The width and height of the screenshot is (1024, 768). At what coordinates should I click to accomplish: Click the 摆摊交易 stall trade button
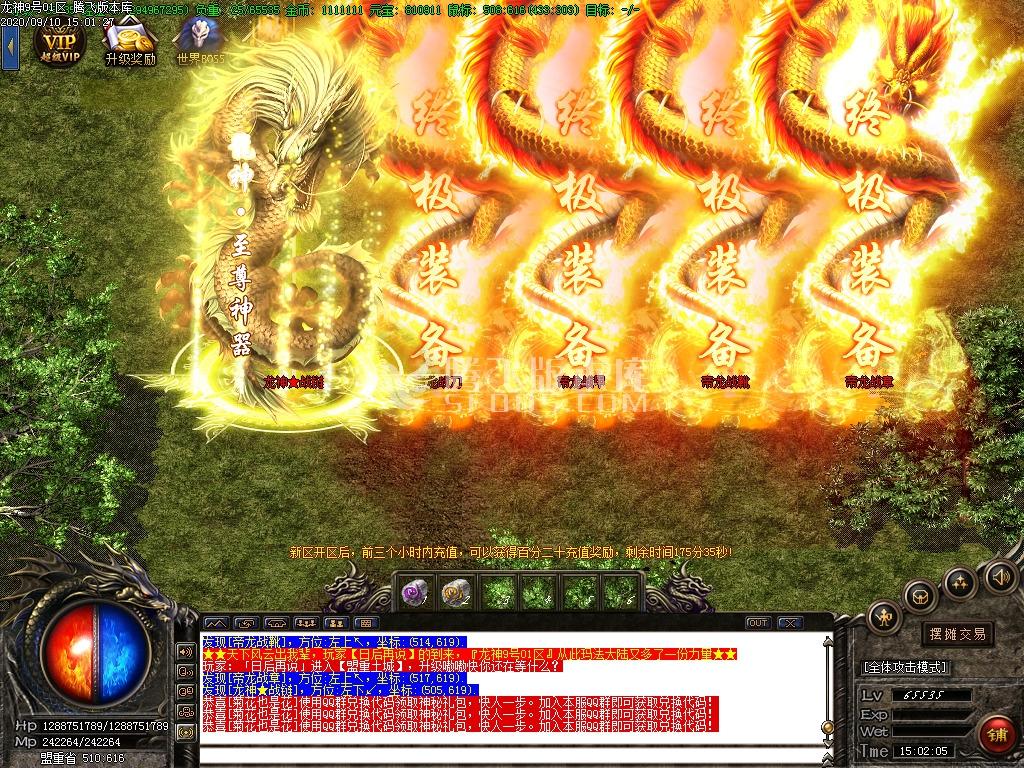pyautogui.click(x=957, y=634)
